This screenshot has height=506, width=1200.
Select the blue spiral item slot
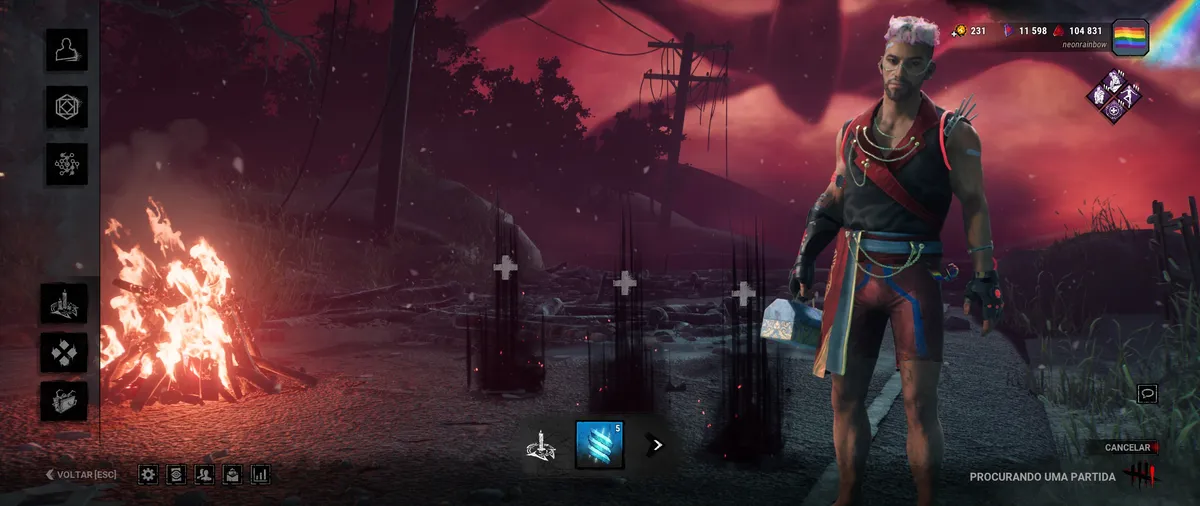(x=600, y=445)
